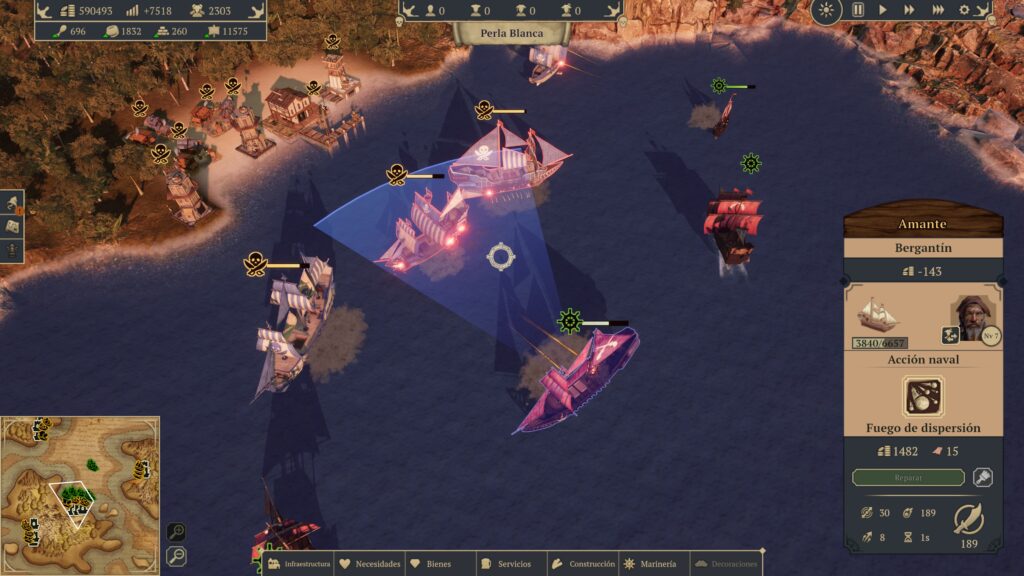Viewport: 1024px width, 576px height.
Task: Click the Reparar button
Action: pyautogui.click(x=908, y=478)
